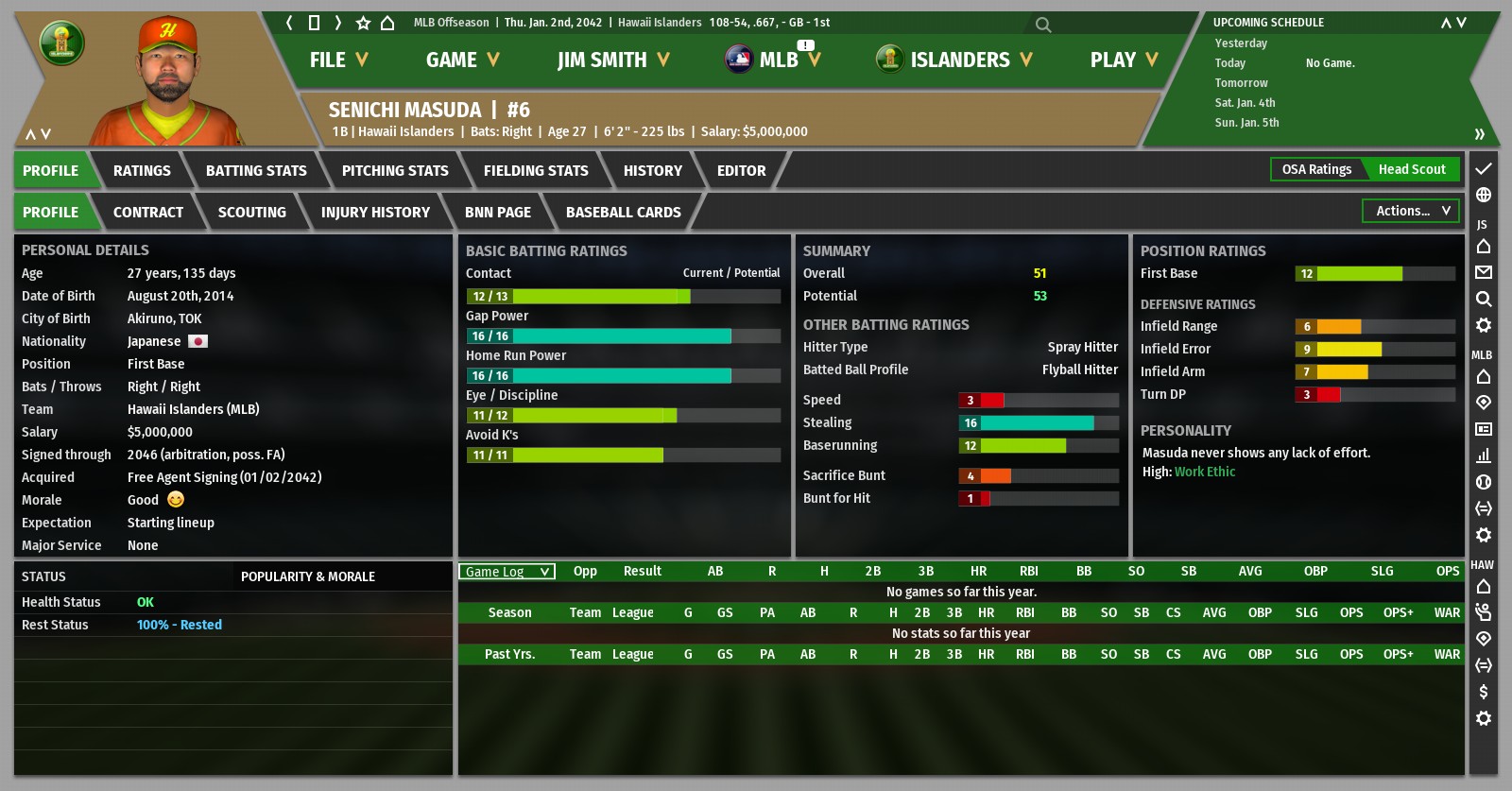The image size is (1512, 791).
Task: Open the GAME dropdown menu
Action: point(461,60)
